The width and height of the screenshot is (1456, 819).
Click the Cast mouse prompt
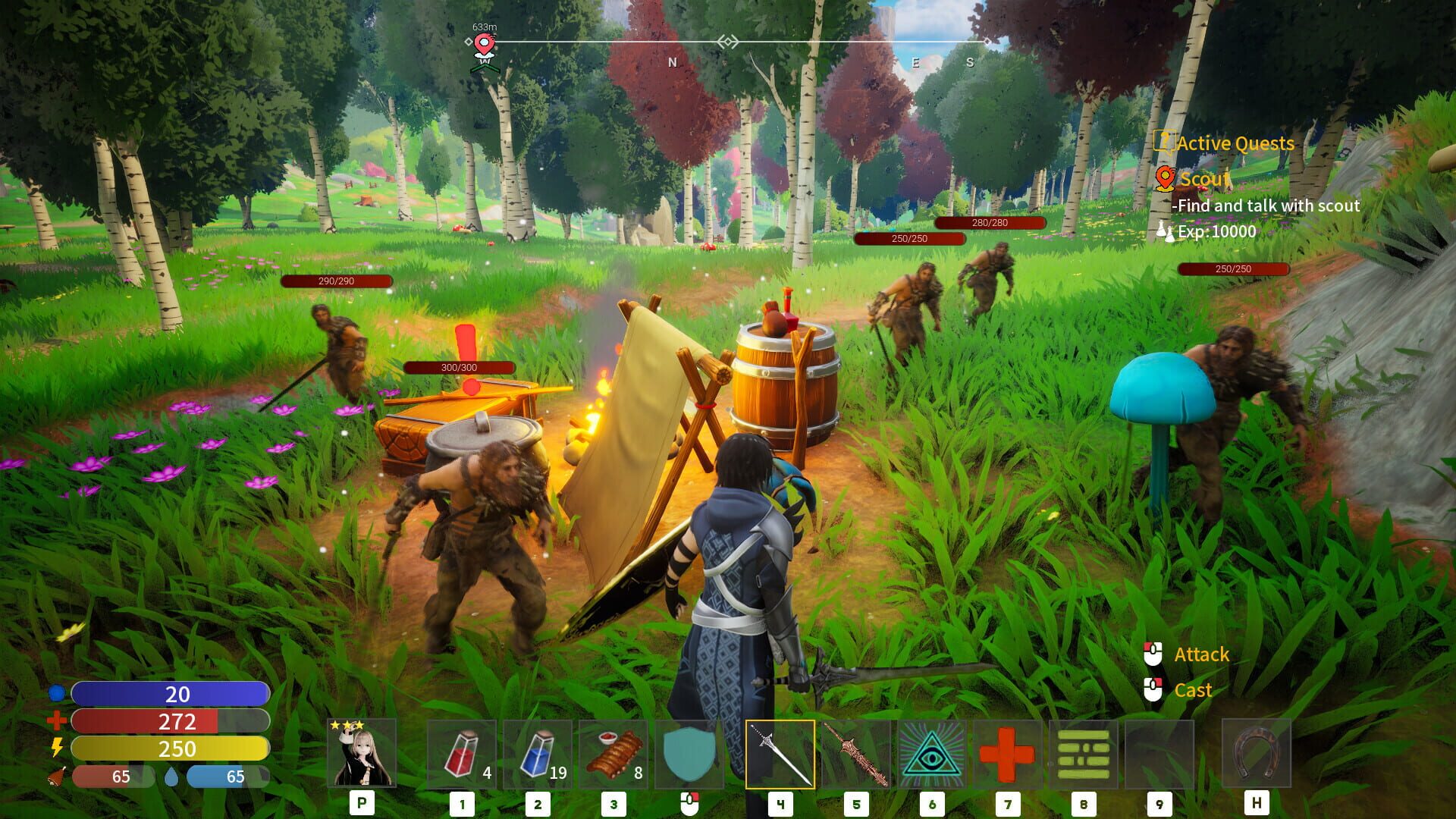[x=1194, y=690]
